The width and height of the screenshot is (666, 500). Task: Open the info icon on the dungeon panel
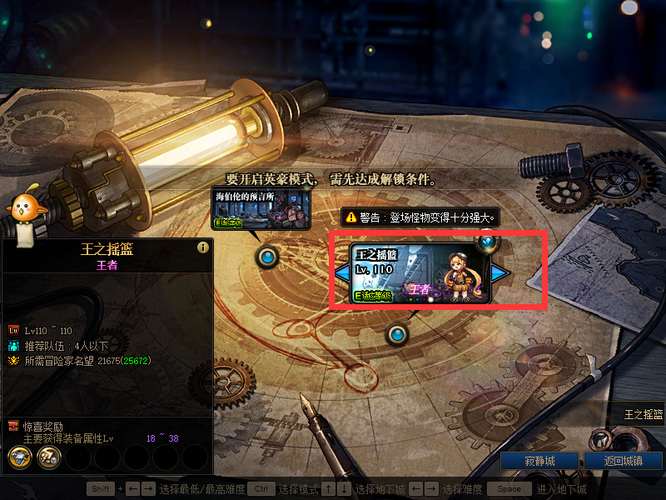point(202,247)
